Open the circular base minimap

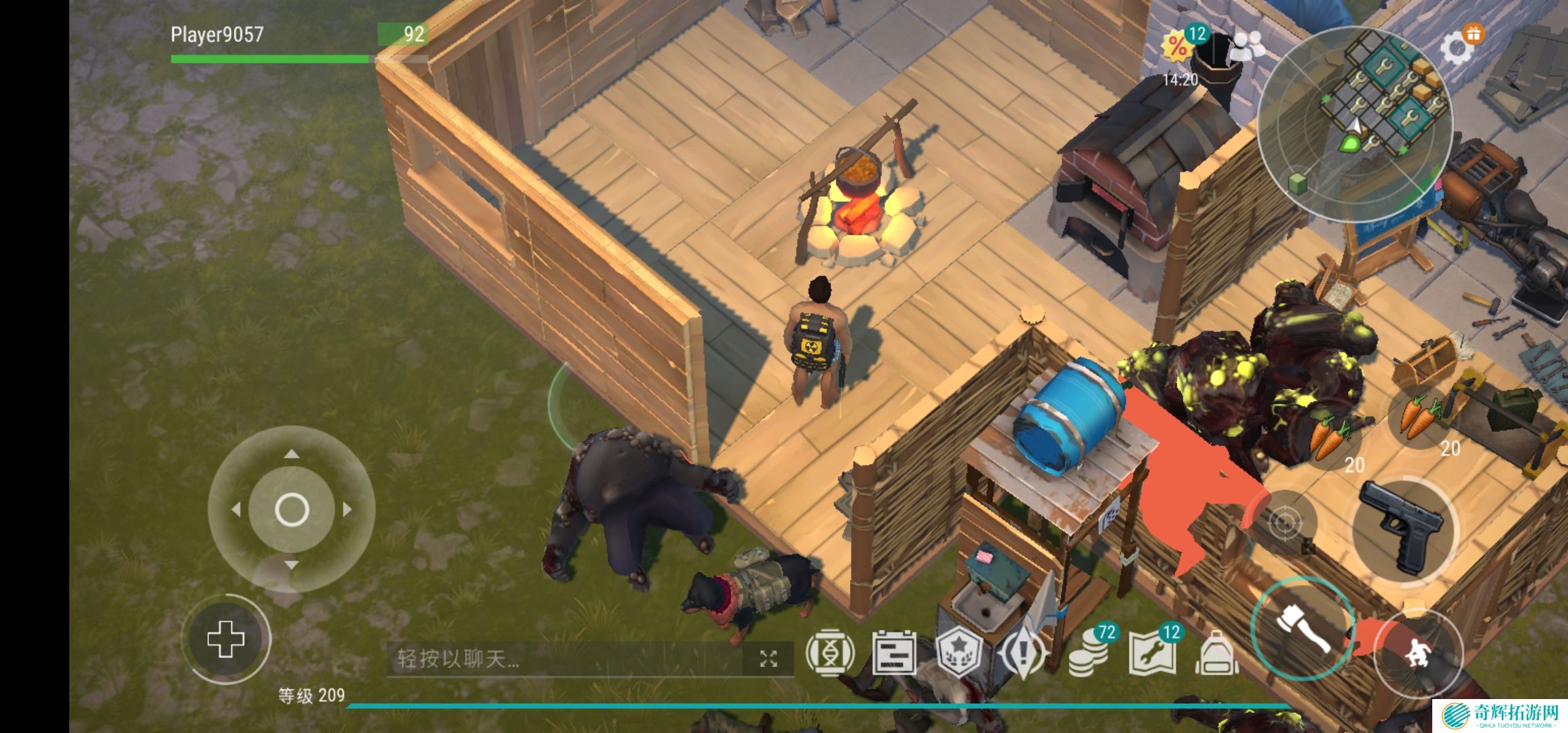tap(1354, 124)
